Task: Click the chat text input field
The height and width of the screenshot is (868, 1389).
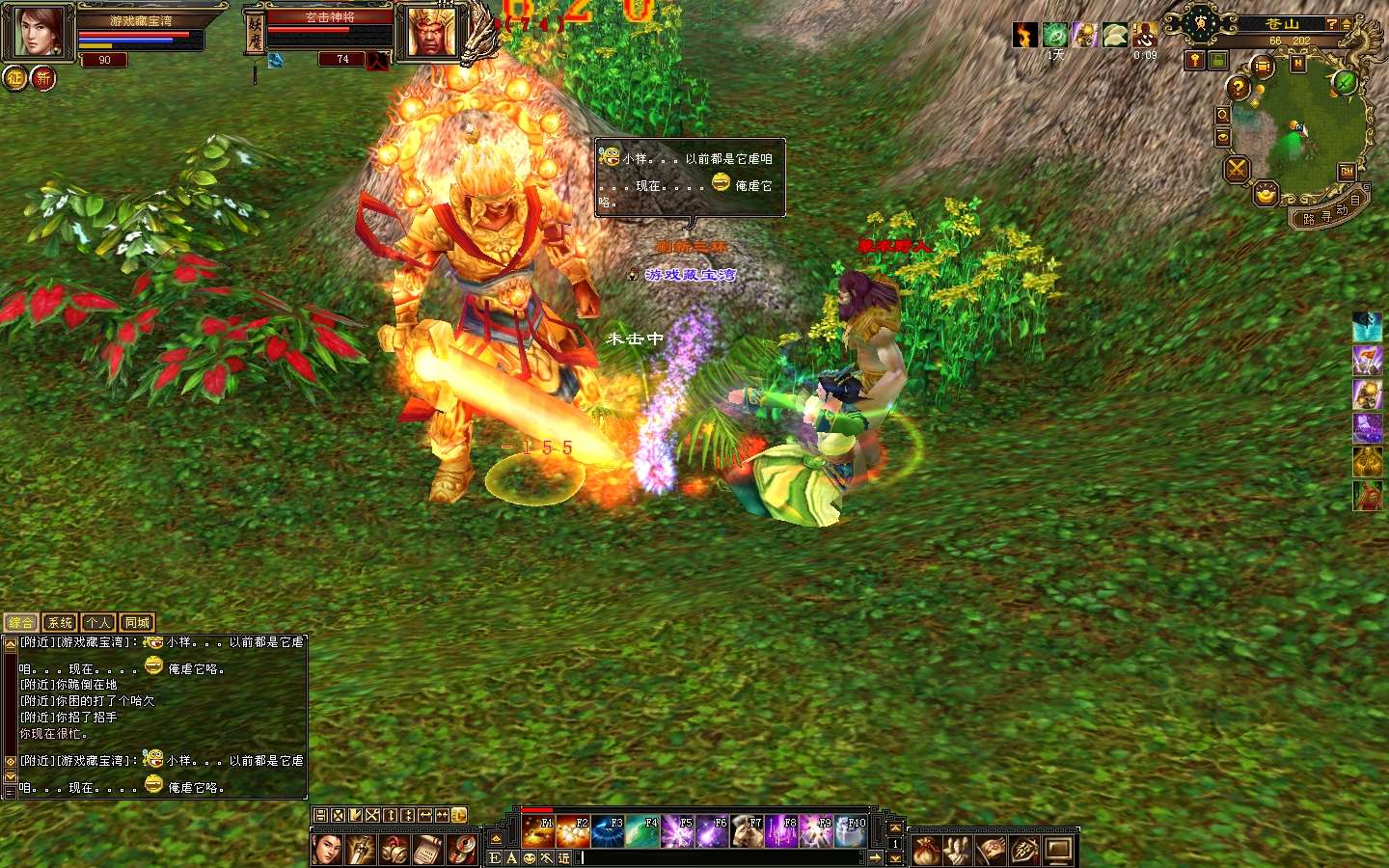Action: click(719, 857)
